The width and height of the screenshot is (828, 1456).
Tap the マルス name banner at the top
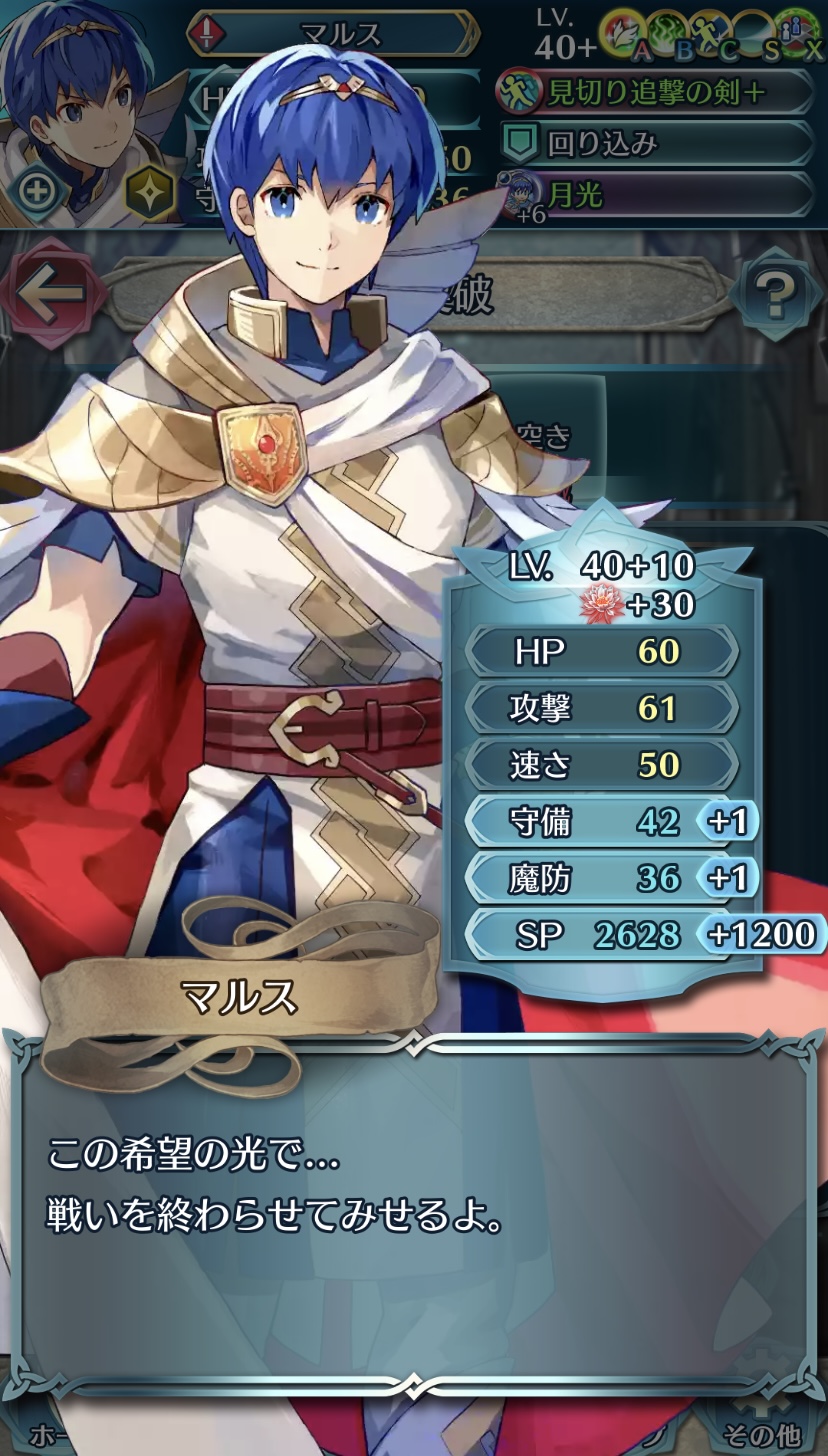332,33
